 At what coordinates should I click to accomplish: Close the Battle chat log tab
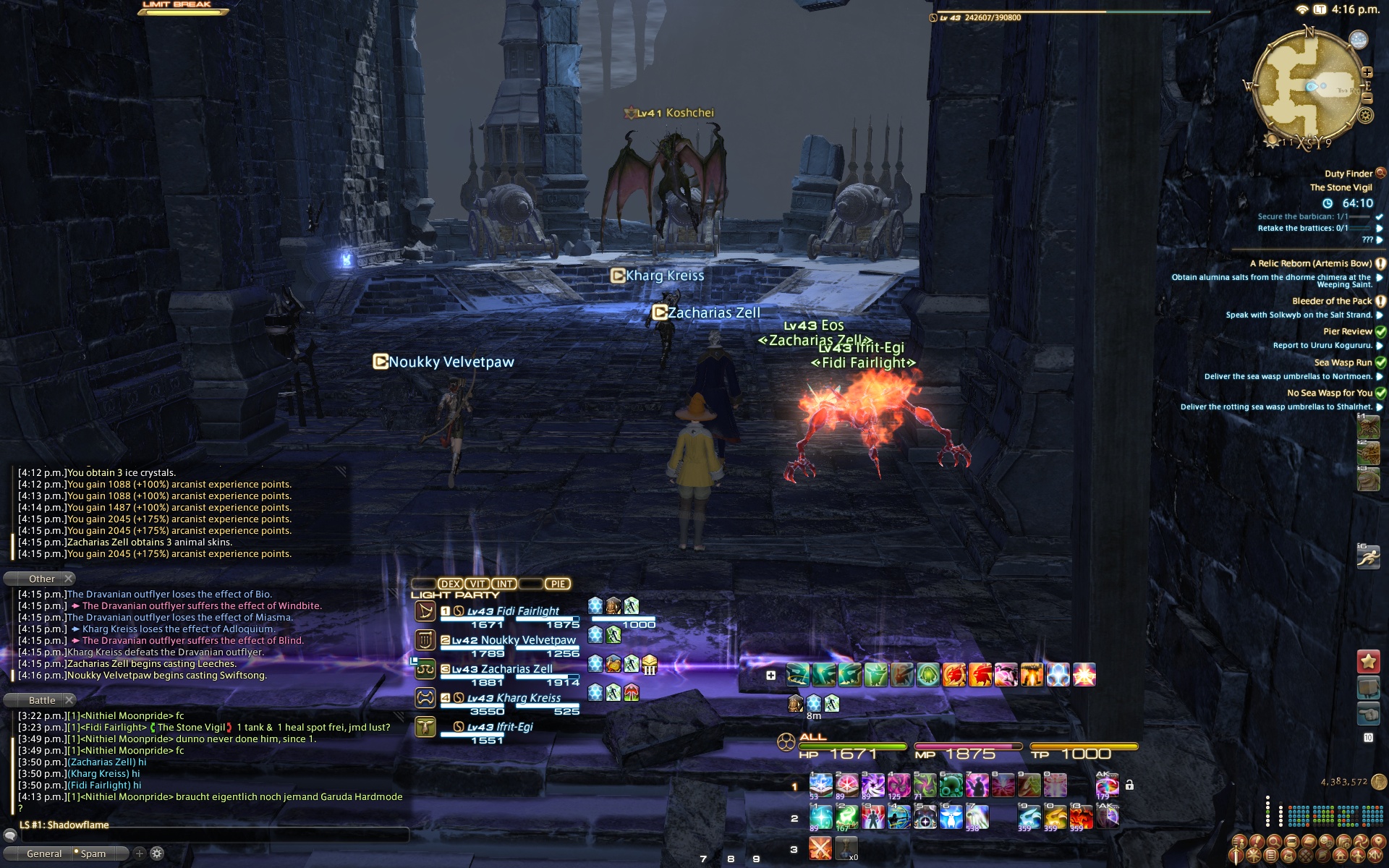(x=69, y=700)
